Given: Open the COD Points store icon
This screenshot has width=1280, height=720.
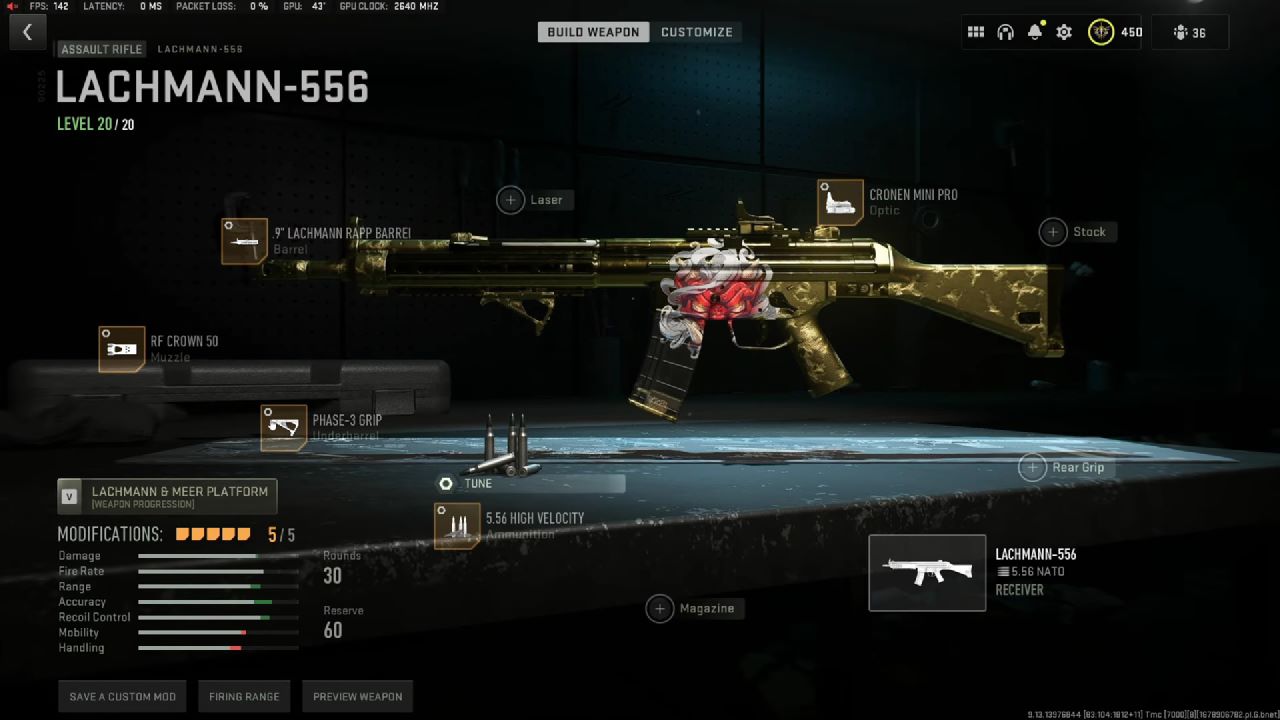Looking at the screenshot, I should pyautogui.click(x=1100, y=31).
